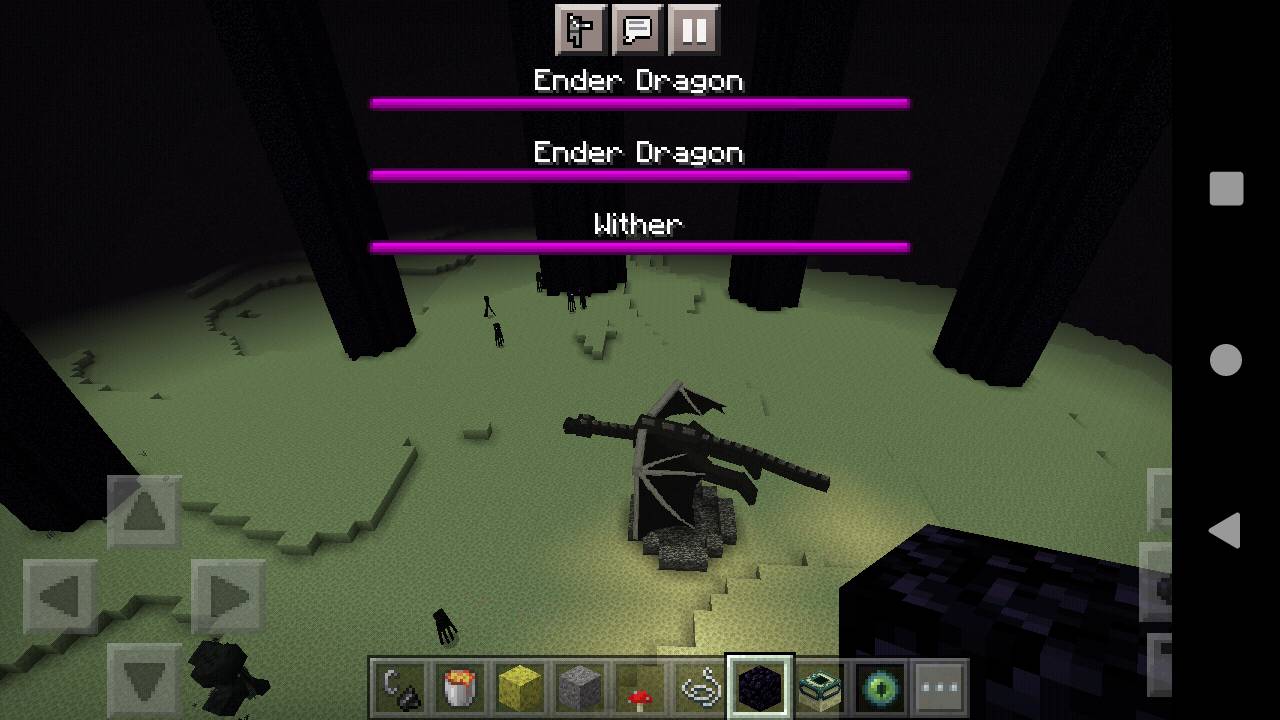The image size is (1280, 720).
Task: Select the end portal frame block
Action: 818,686
